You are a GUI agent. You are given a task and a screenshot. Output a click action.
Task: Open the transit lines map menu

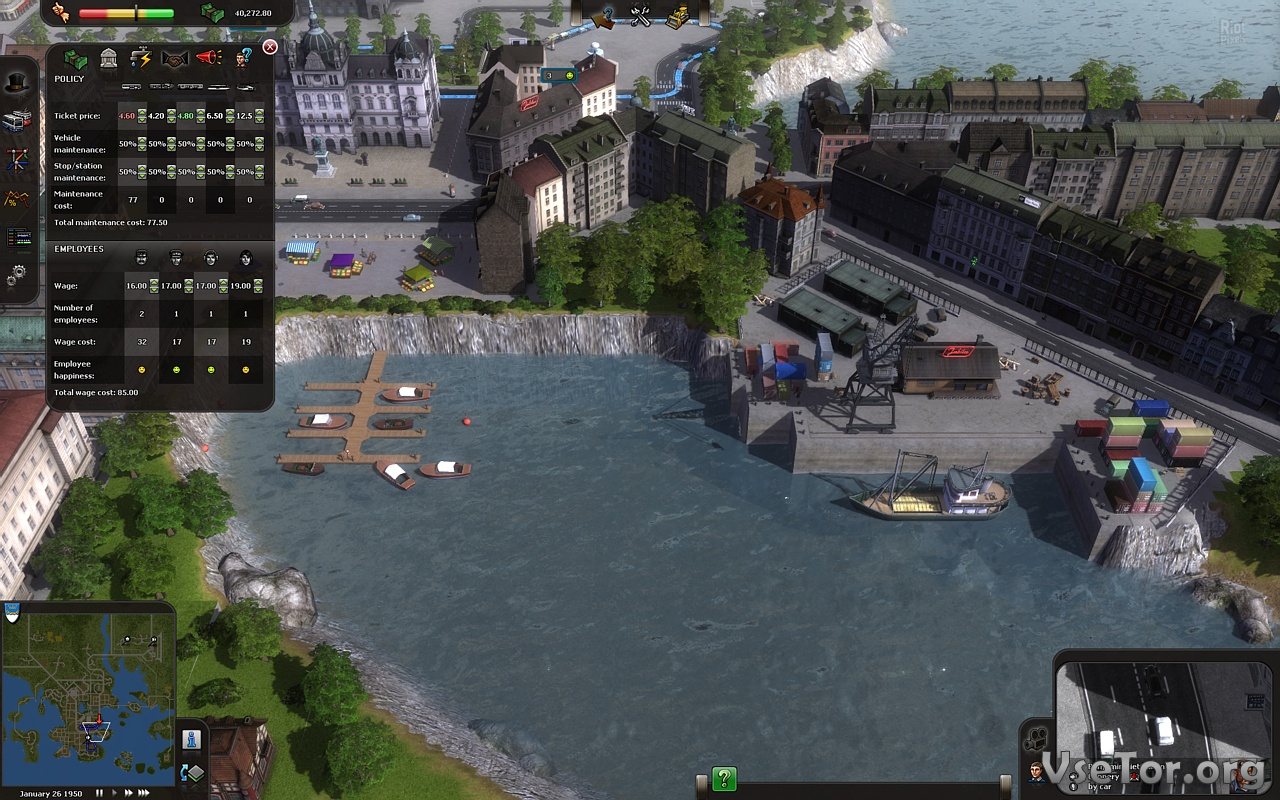coord(16,160)
